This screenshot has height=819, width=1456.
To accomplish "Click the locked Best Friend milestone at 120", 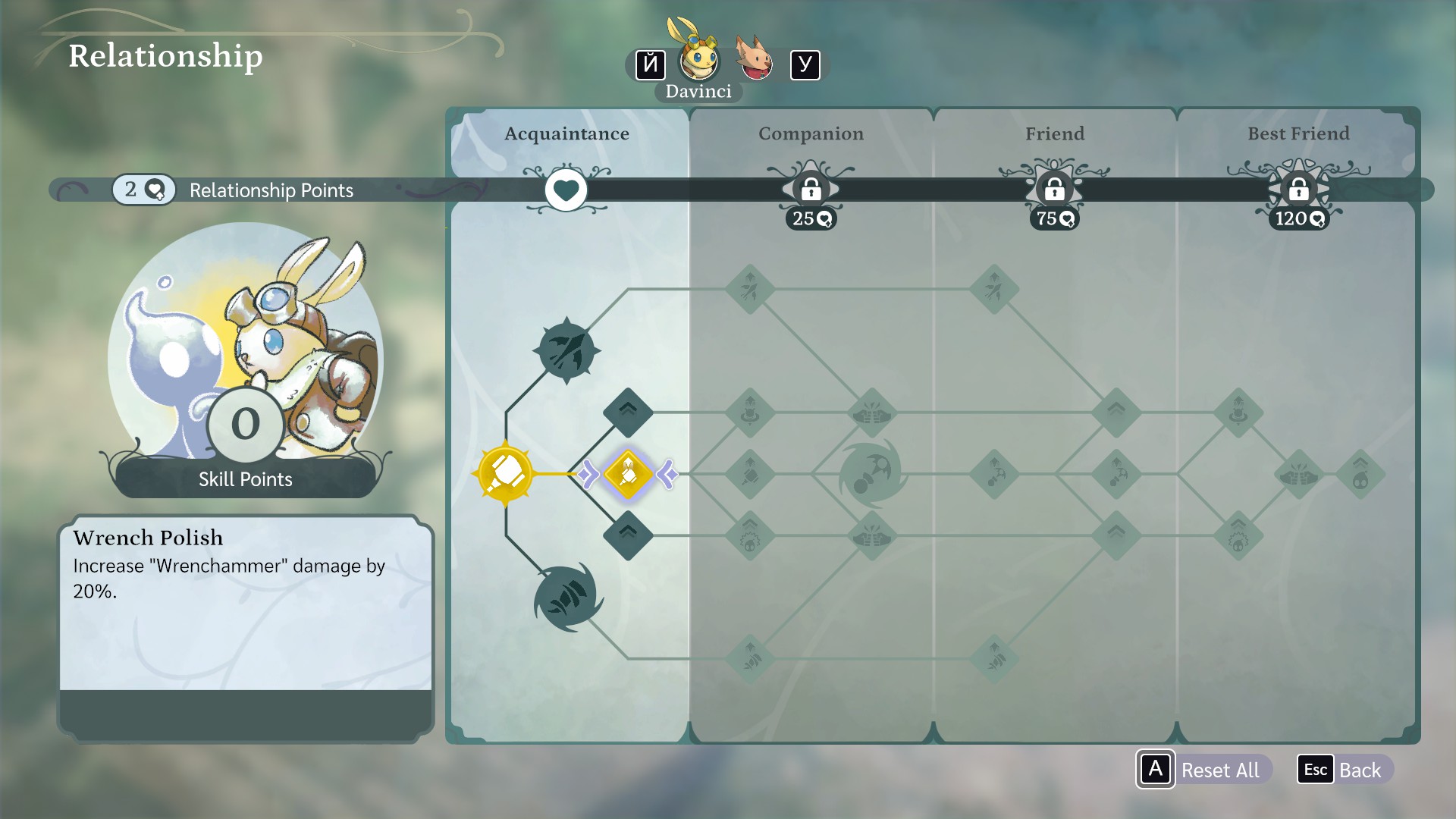I will 1298,190.
